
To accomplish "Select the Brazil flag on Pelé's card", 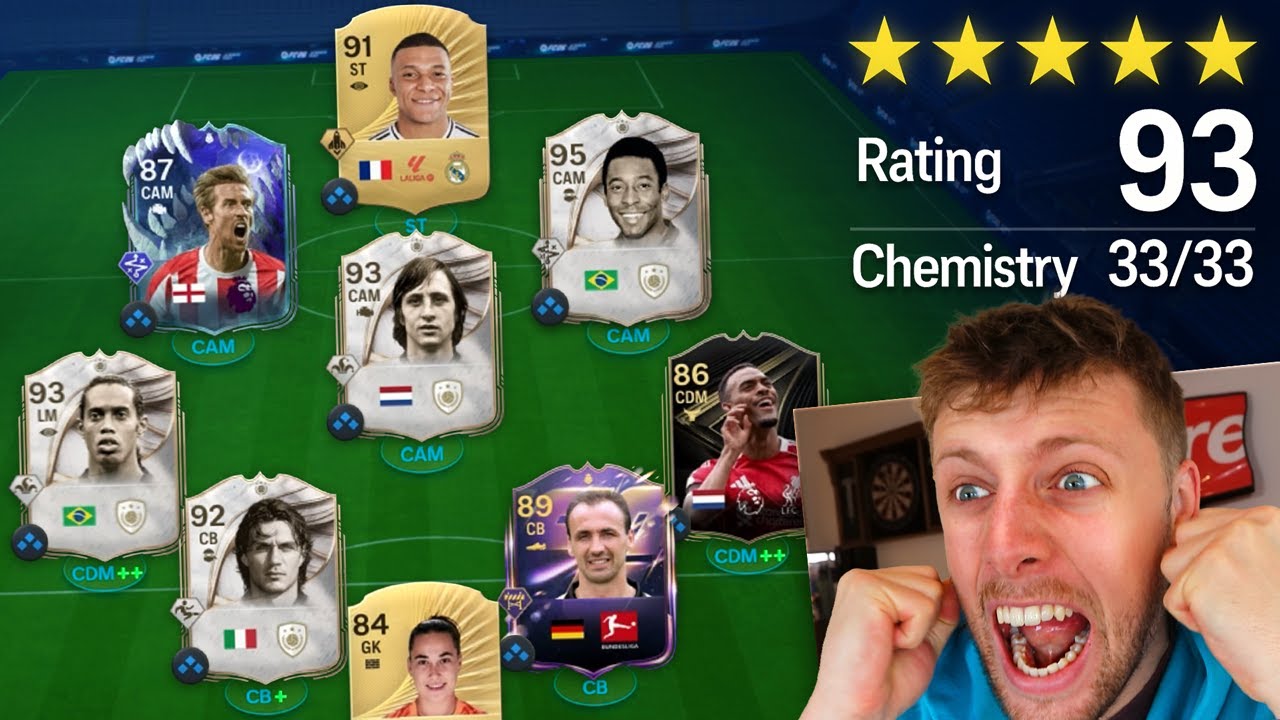I will point(601,280).
